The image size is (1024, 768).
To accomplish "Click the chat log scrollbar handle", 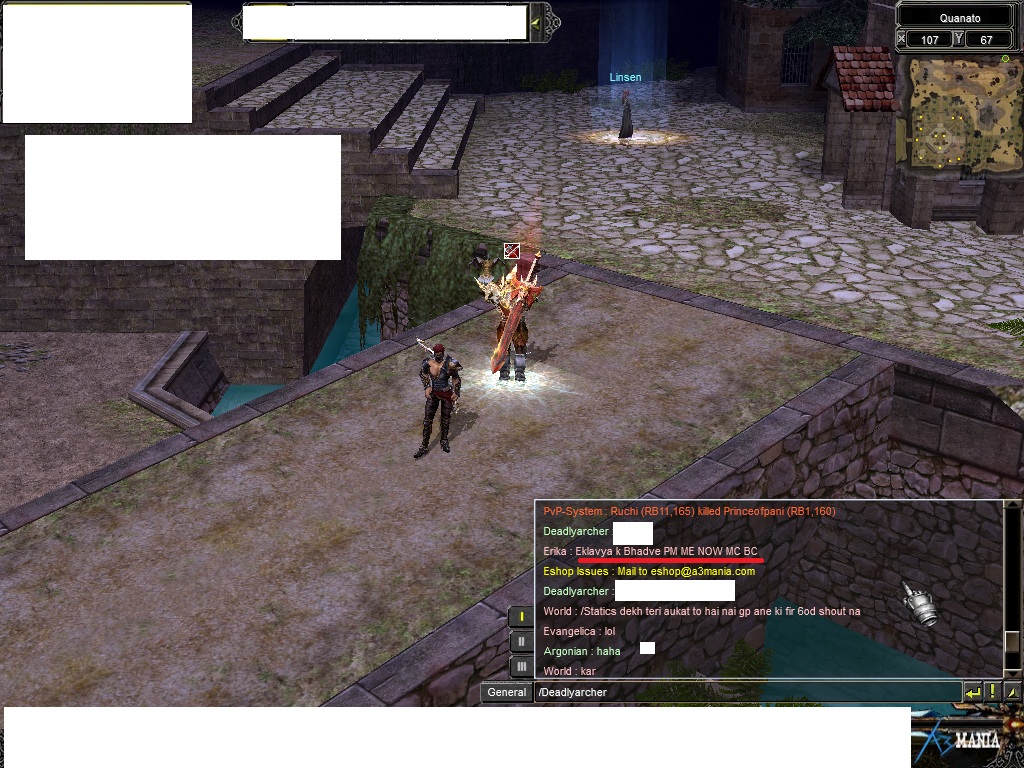I will tap(1012, 642).
